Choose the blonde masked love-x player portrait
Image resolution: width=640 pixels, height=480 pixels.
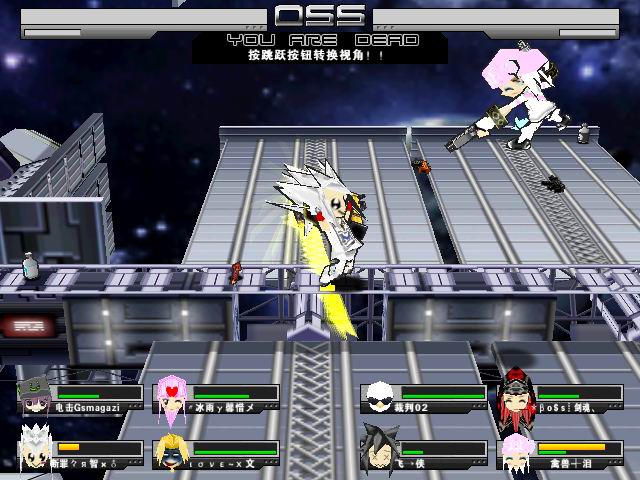coord(170,452)
